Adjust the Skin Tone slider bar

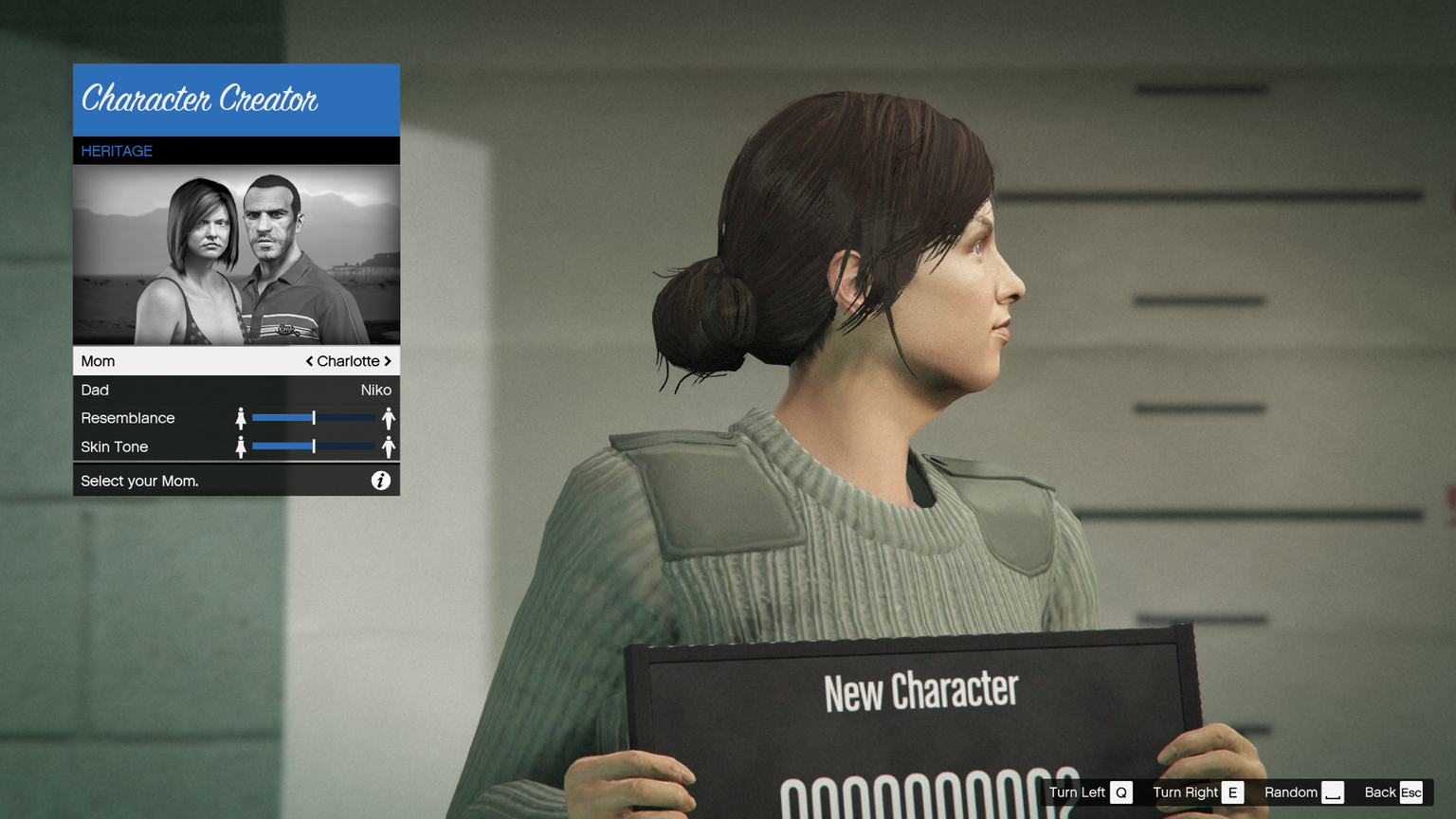(314, 446)
